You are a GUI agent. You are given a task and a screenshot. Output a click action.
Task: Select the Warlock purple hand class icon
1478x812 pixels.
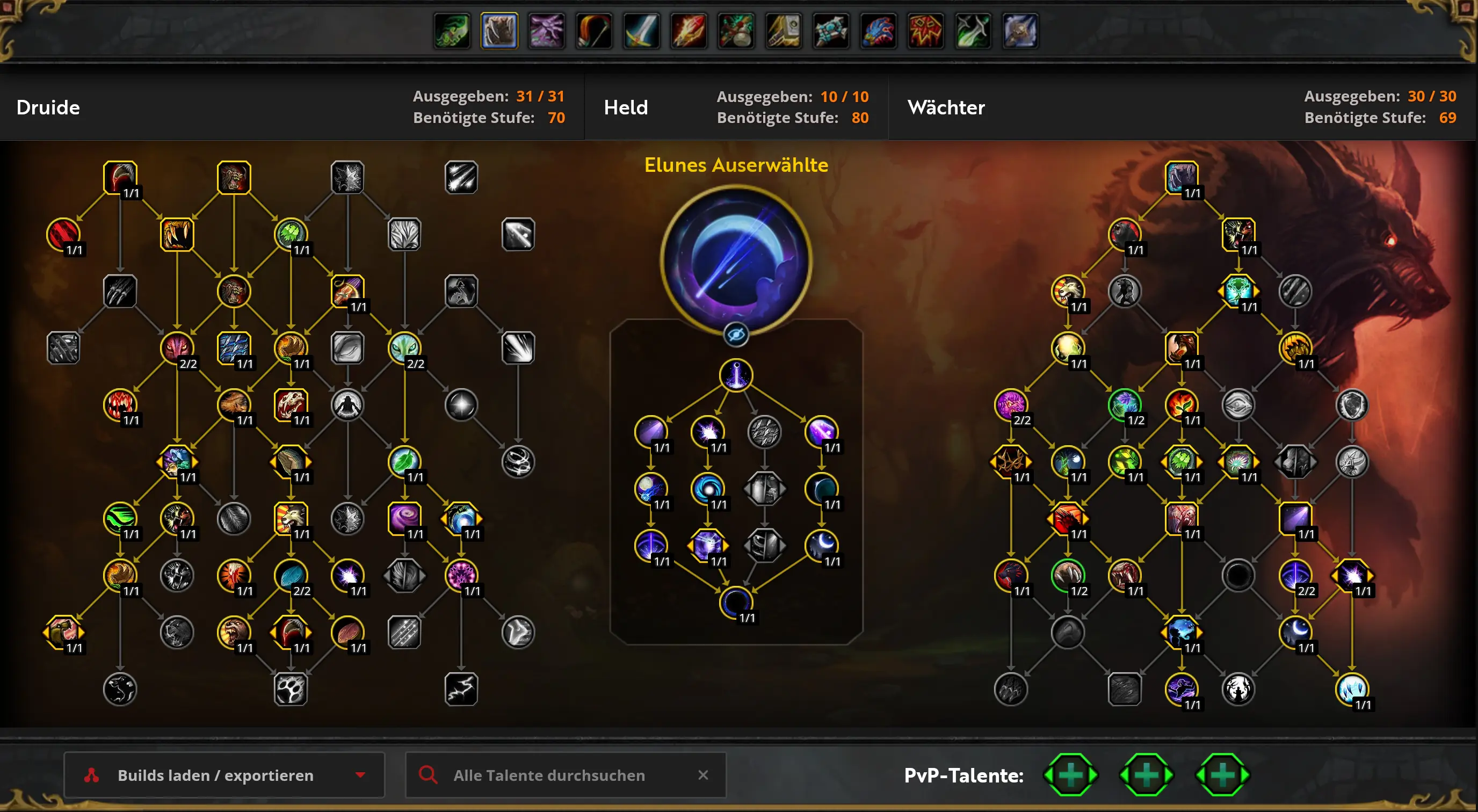point(547,31)
